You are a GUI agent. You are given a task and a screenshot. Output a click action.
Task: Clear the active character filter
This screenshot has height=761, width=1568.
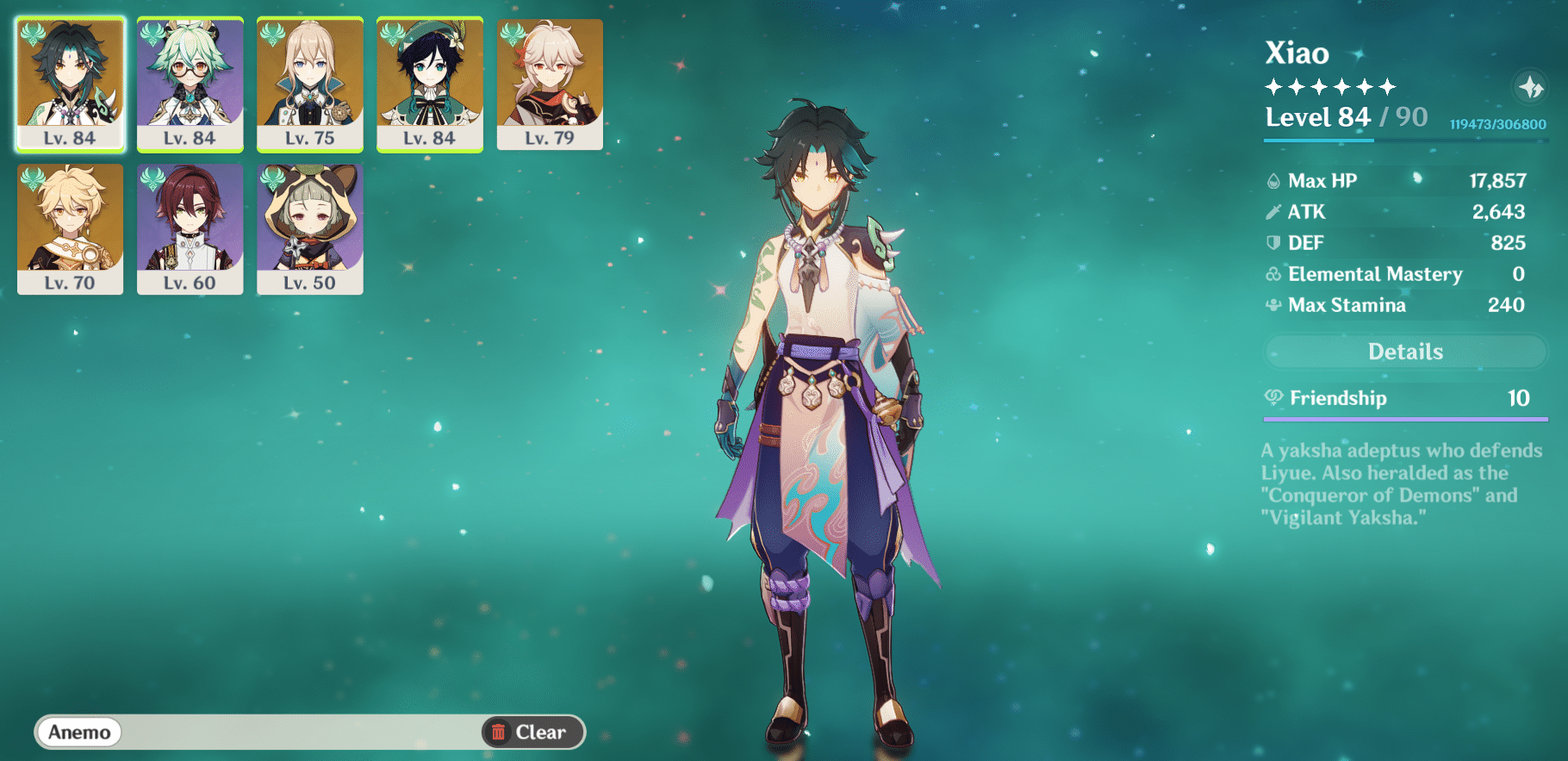[532, 732]
